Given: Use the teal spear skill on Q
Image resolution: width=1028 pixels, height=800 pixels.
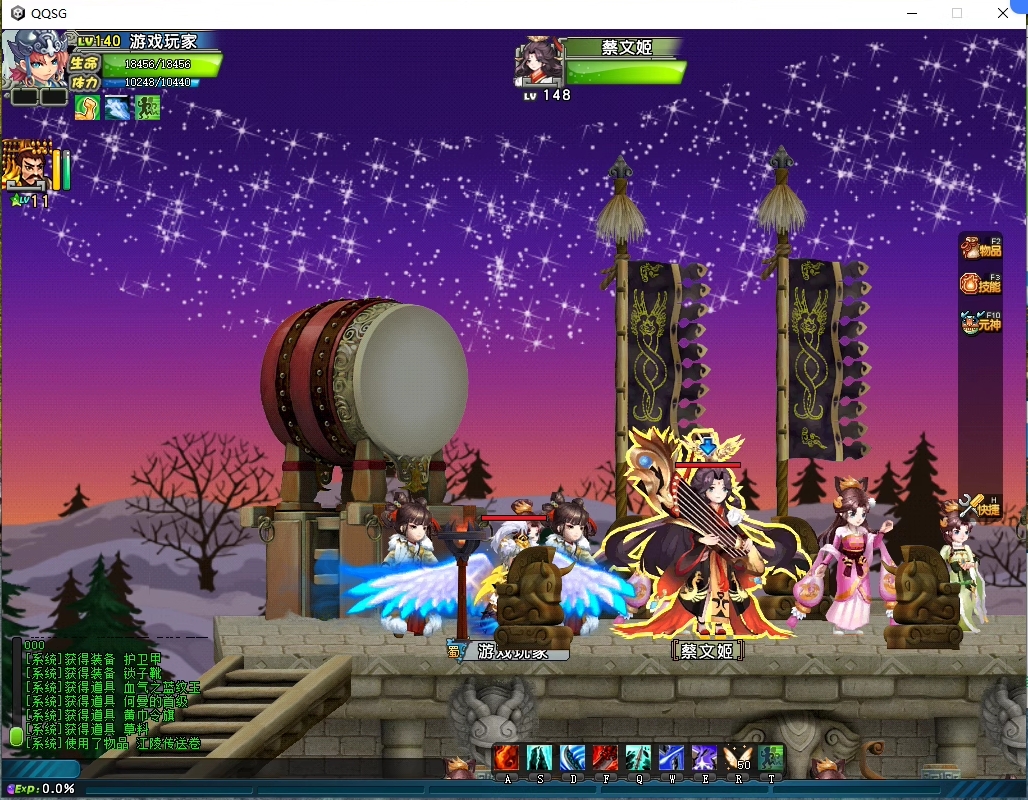Looking at the screenshot, I should 638,758.
